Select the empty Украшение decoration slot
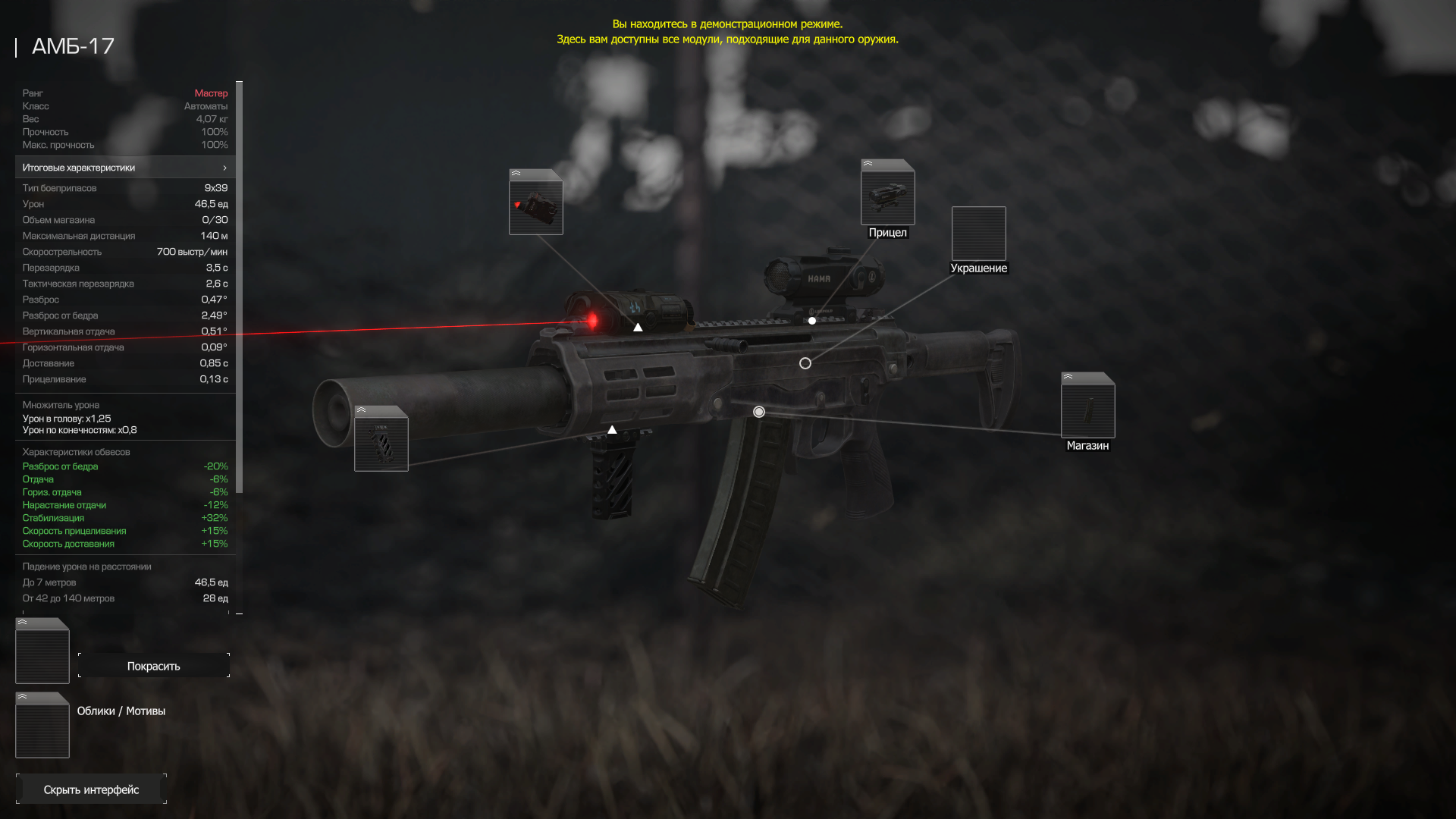 click(978, 234)
